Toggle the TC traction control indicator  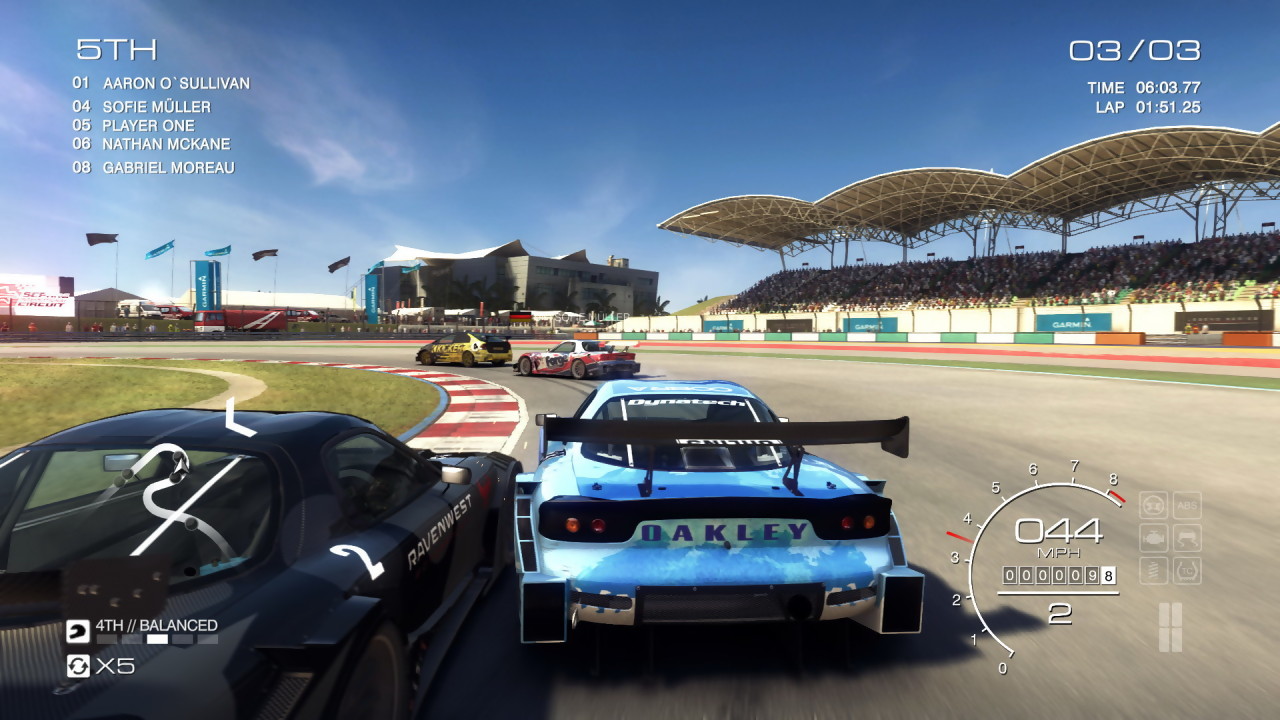pos(1187,571)
